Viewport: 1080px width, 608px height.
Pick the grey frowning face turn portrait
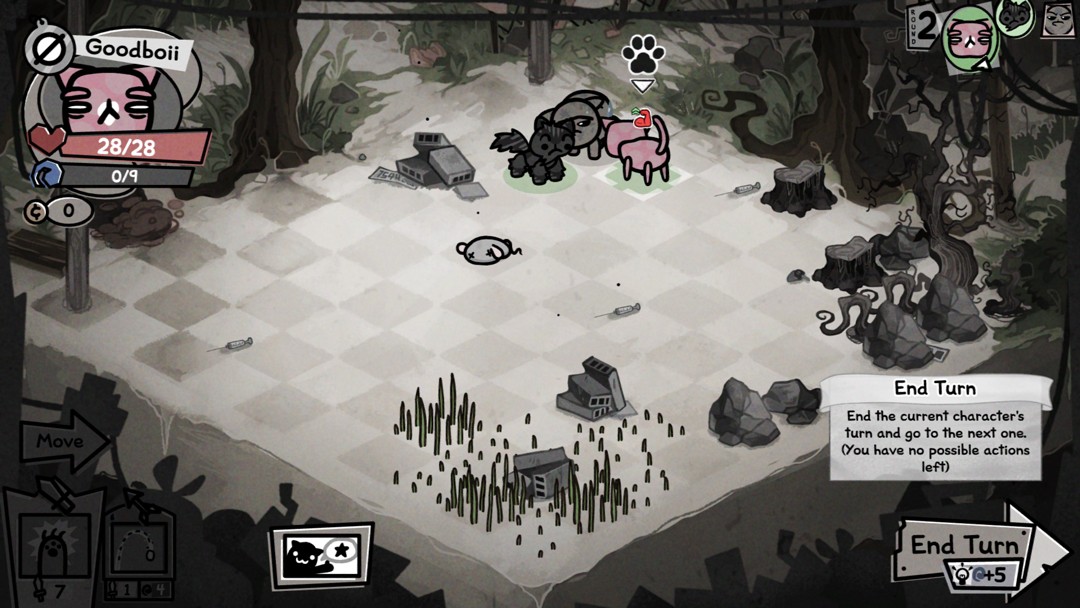pyautogui.click(x=1058, y=20)
